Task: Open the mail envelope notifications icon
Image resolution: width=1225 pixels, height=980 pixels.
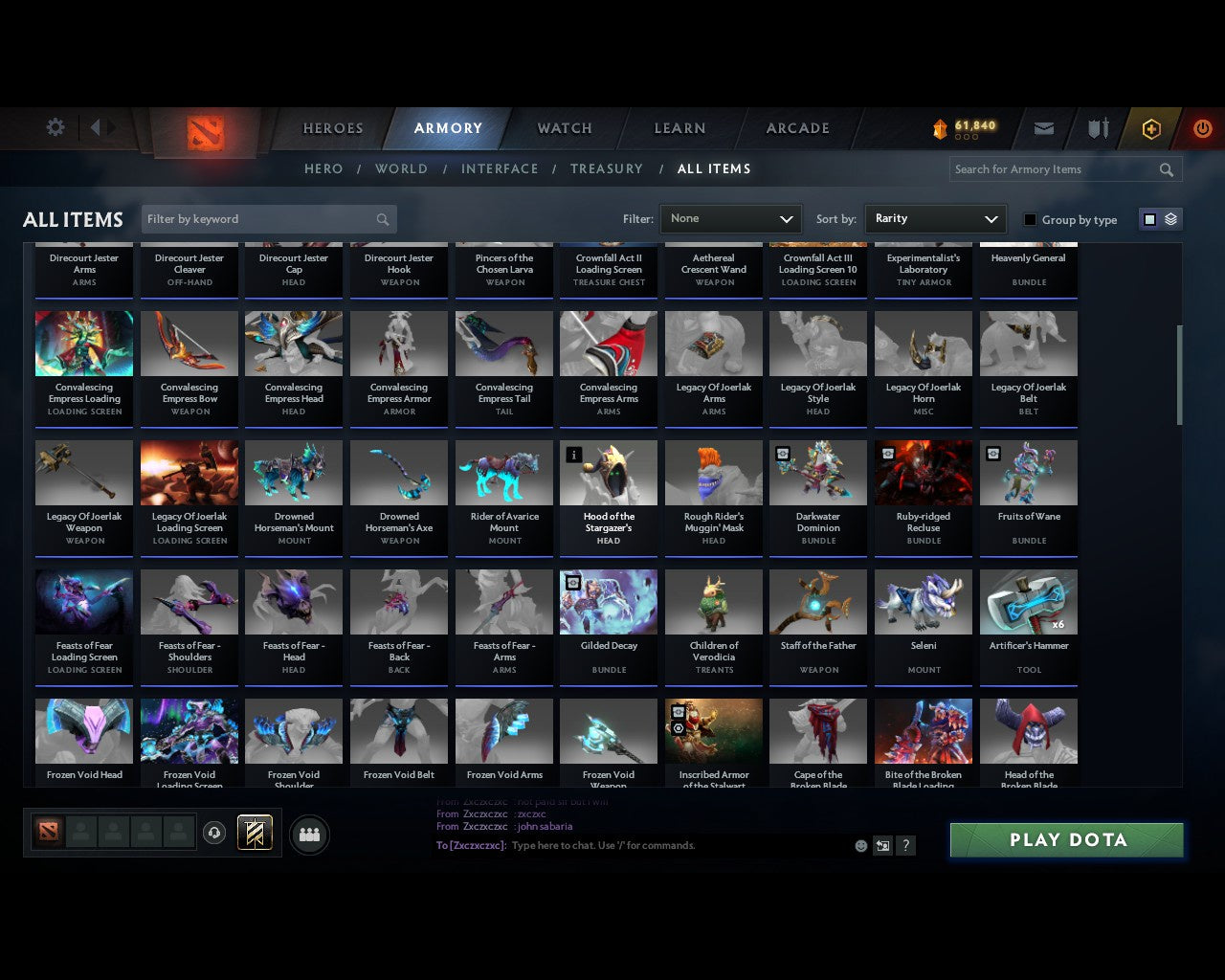Action: pos(1043,128)
